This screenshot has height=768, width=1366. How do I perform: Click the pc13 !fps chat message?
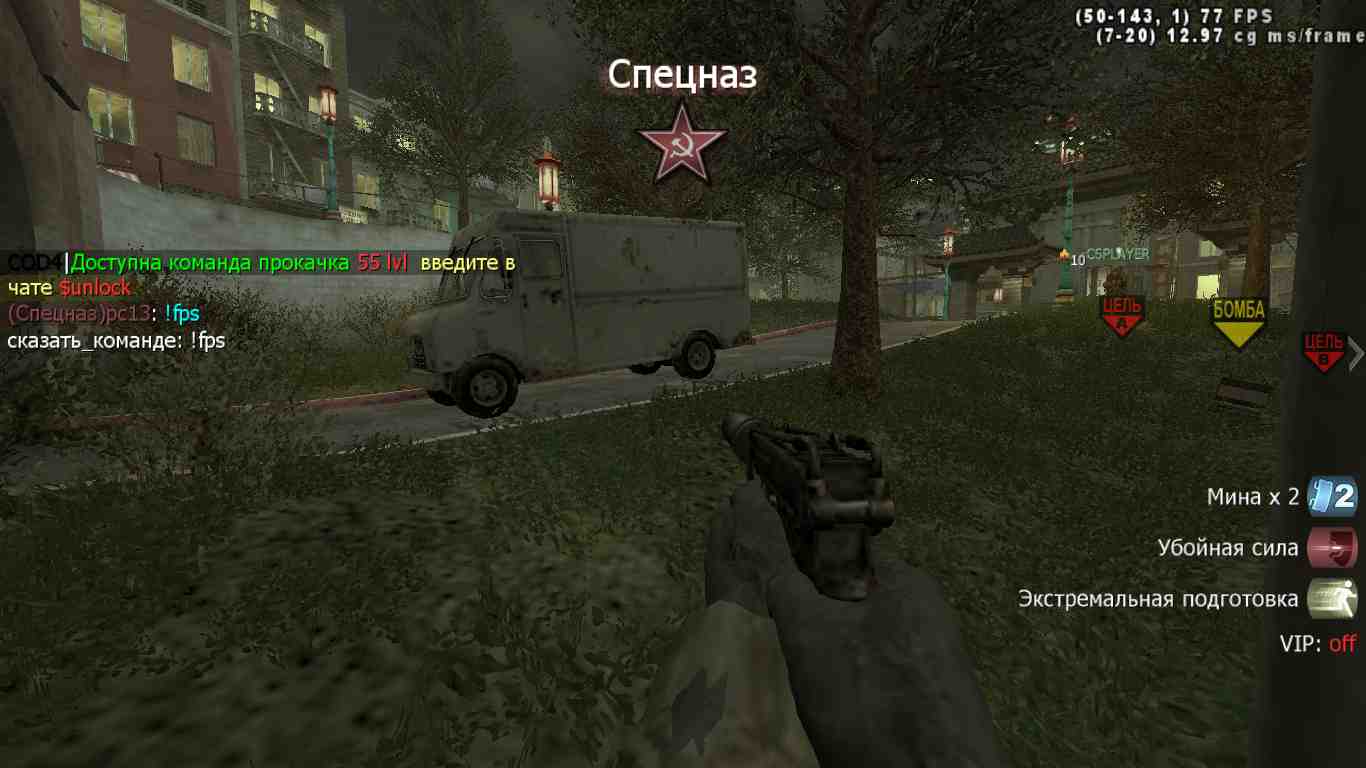(x=103, y=314)
